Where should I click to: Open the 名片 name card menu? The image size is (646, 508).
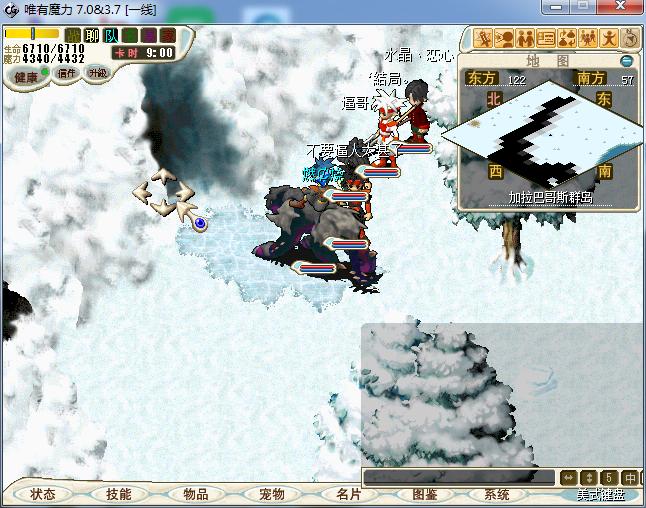tap(347, 494)
